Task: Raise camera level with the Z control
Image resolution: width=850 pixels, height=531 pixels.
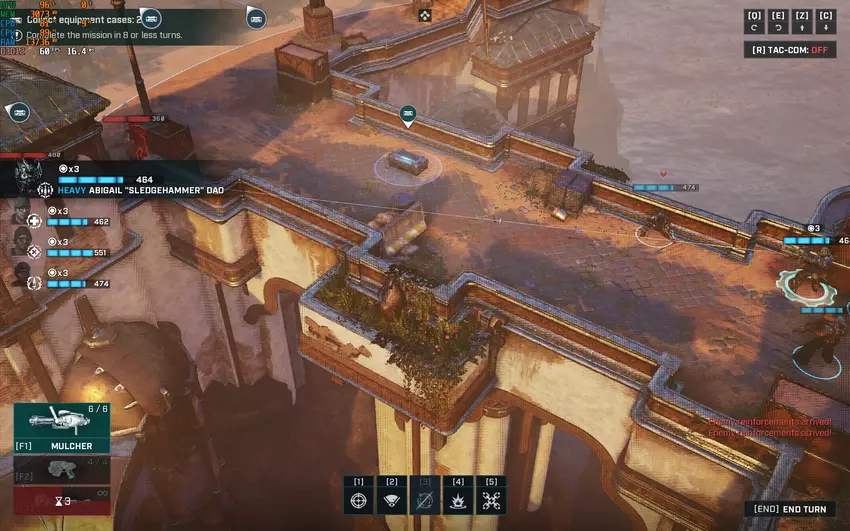Action: coord(802,21)
